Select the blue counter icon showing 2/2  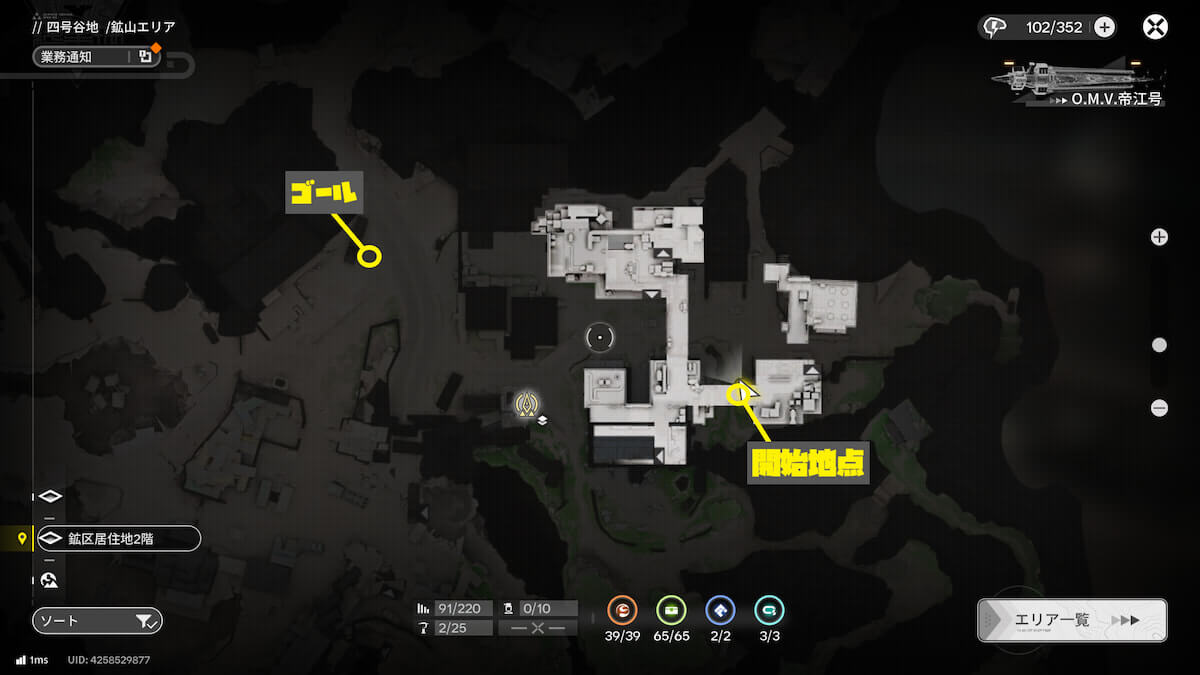(x=720, y=610)
